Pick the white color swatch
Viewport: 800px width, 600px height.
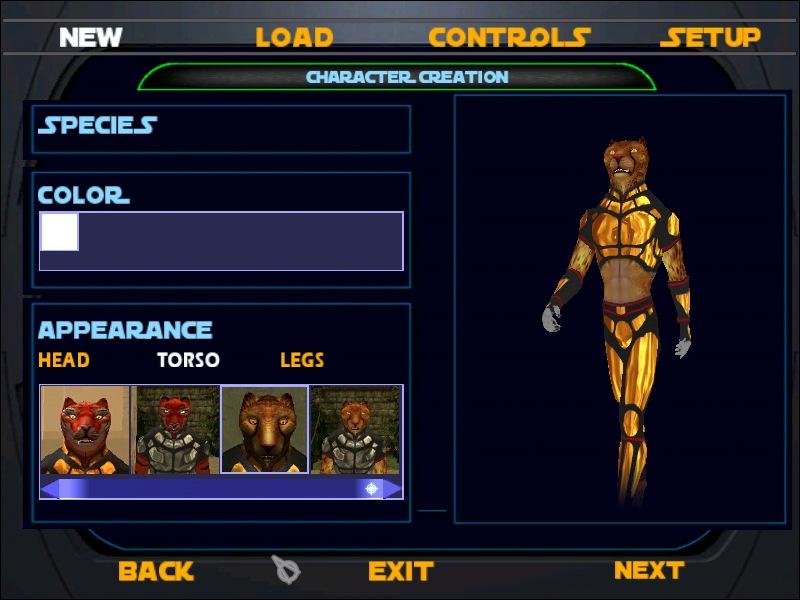[x=59, y=232]
